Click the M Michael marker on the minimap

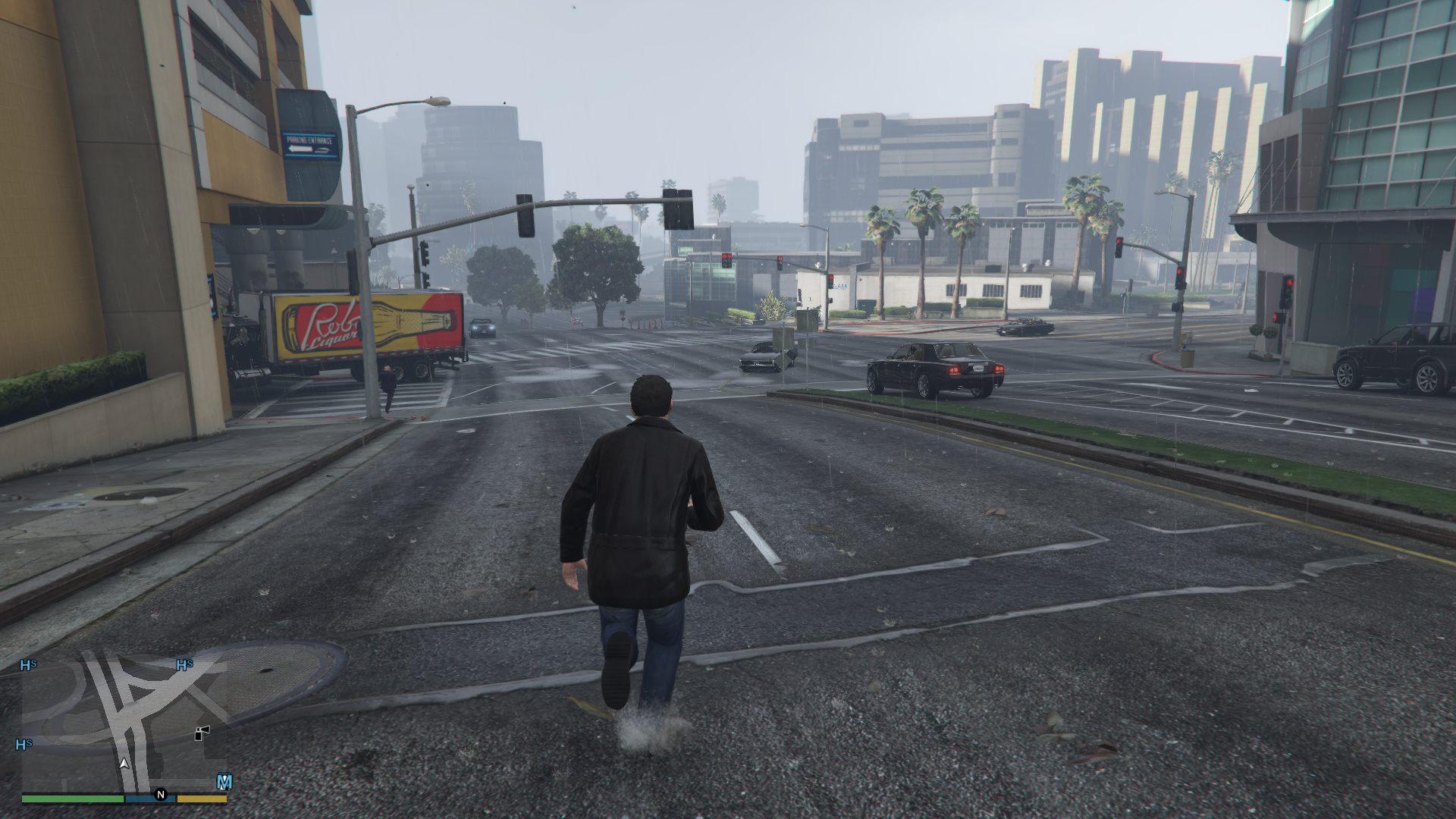coord(224,780)
